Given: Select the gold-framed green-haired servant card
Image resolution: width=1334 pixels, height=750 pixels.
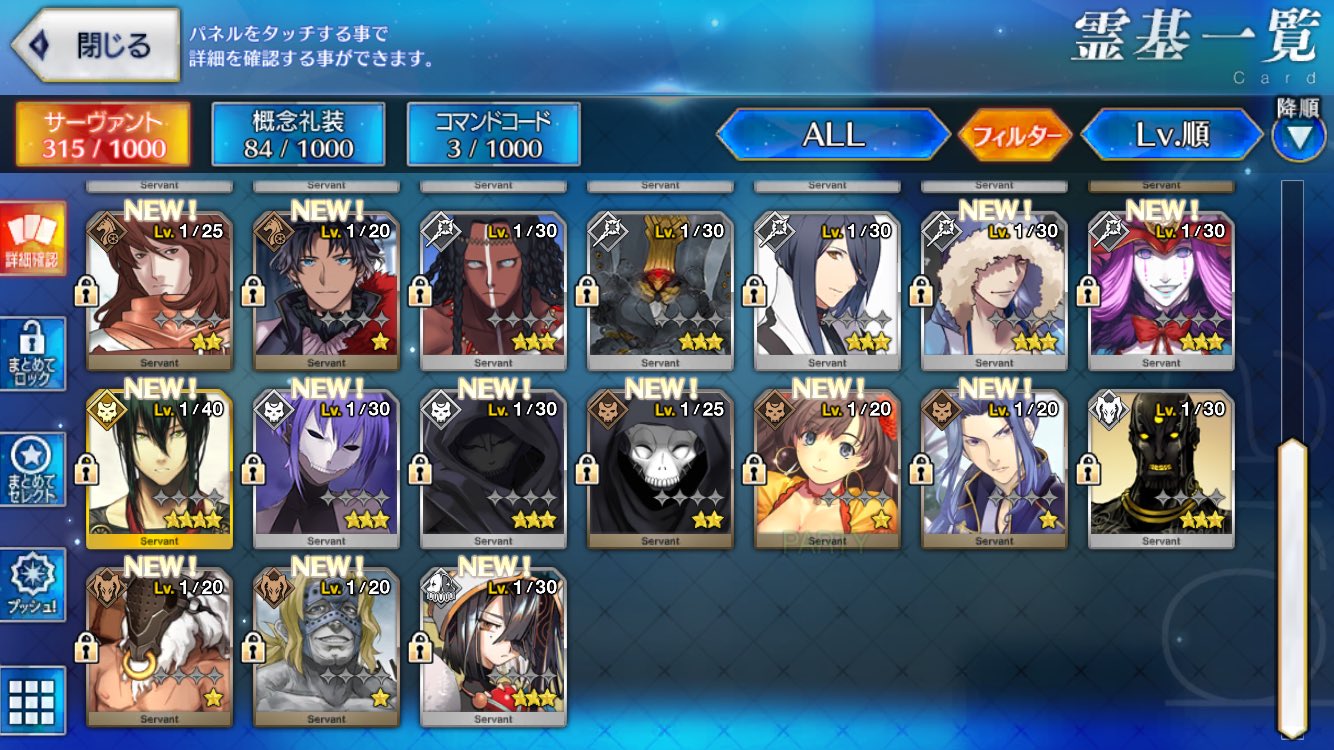Looking at the screenshot, I should pyautogui.click(x=160, y=470).
